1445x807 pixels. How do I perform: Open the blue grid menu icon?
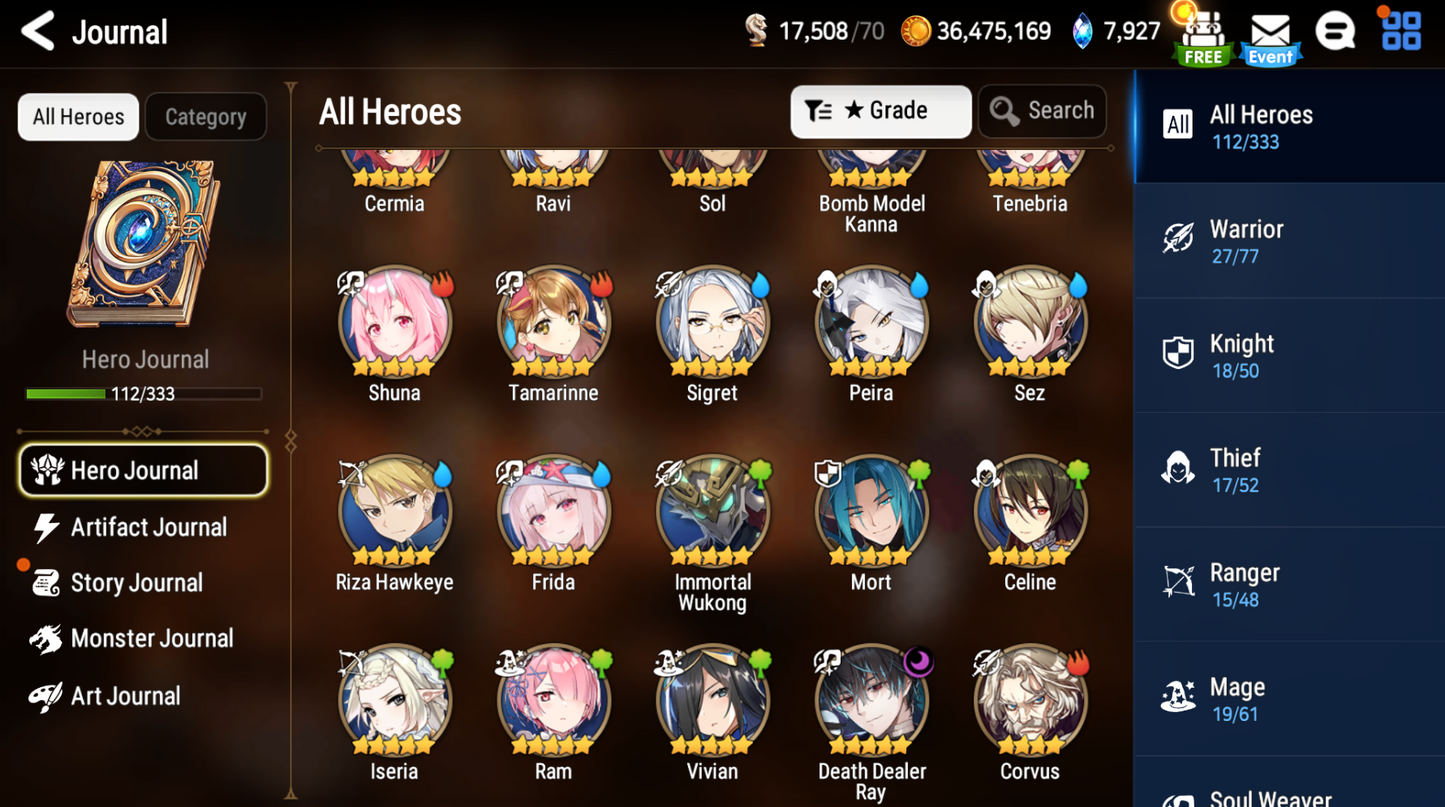click(x=1401, y=32)
